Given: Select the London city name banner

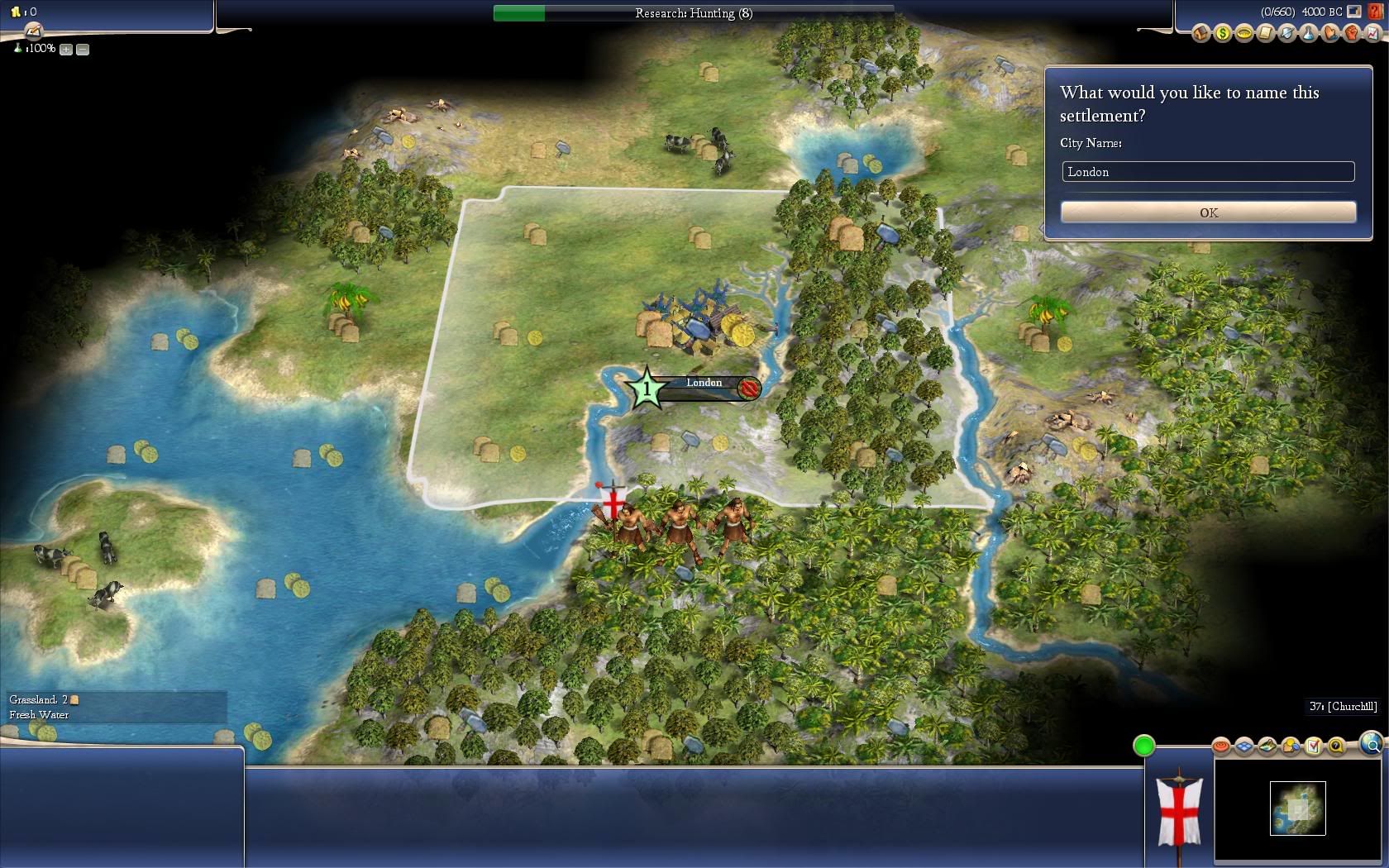Looking at the screenshot, I should coord(704,384).
